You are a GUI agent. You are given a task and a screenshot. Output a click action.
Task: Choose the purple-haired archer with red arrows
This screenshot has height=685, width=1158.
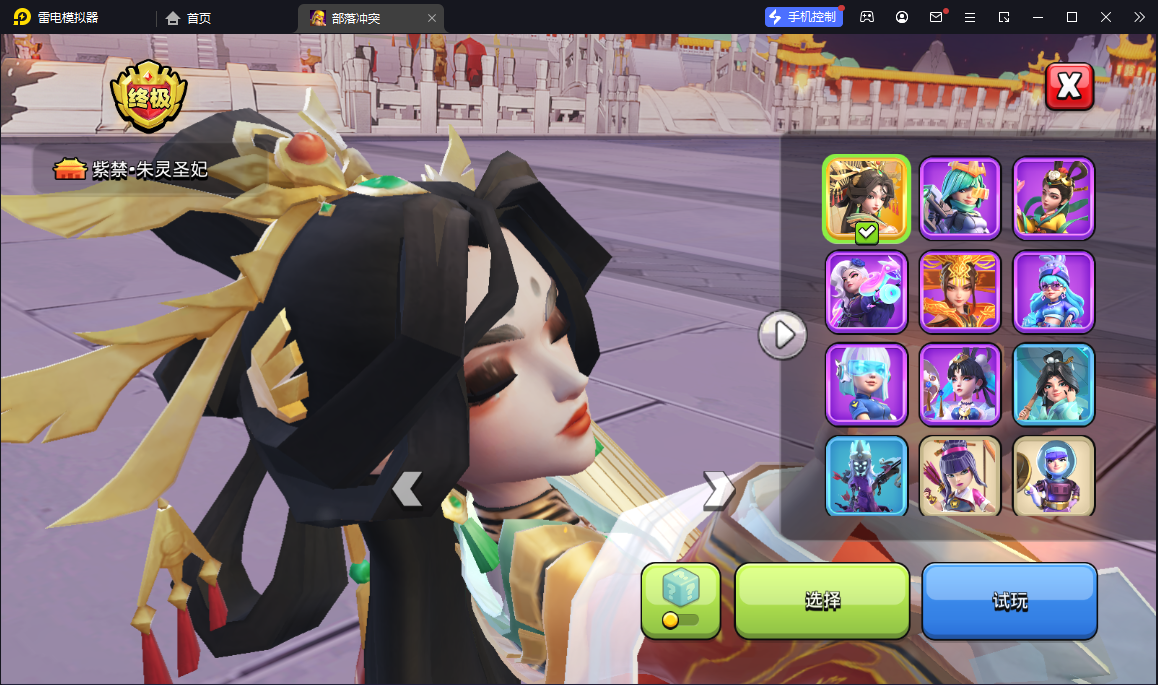click(x=960, y=476)
